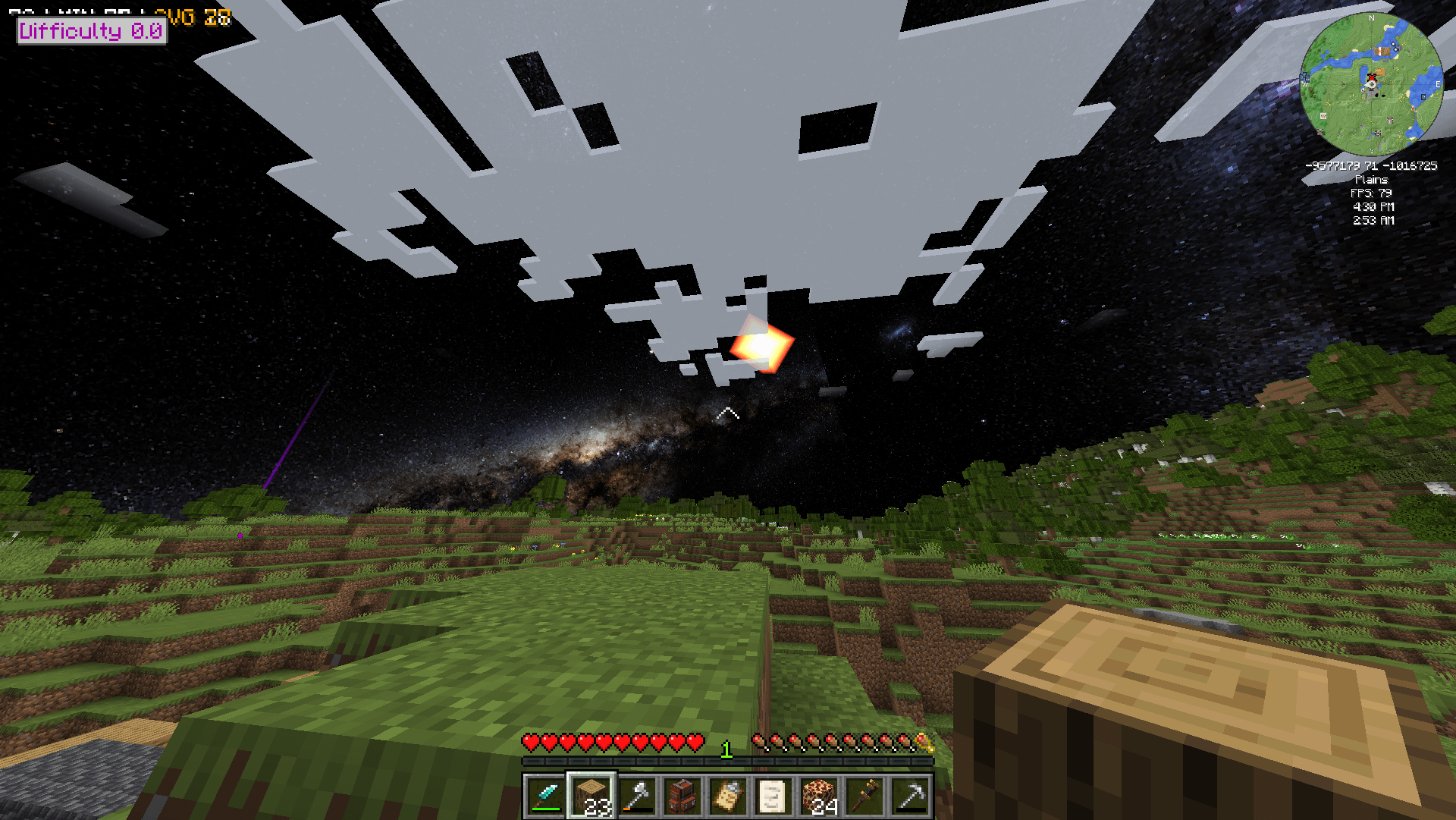Choose the iron pickaxe hotbar slot
The image size is (1456, 820).
tap(911, 796)
